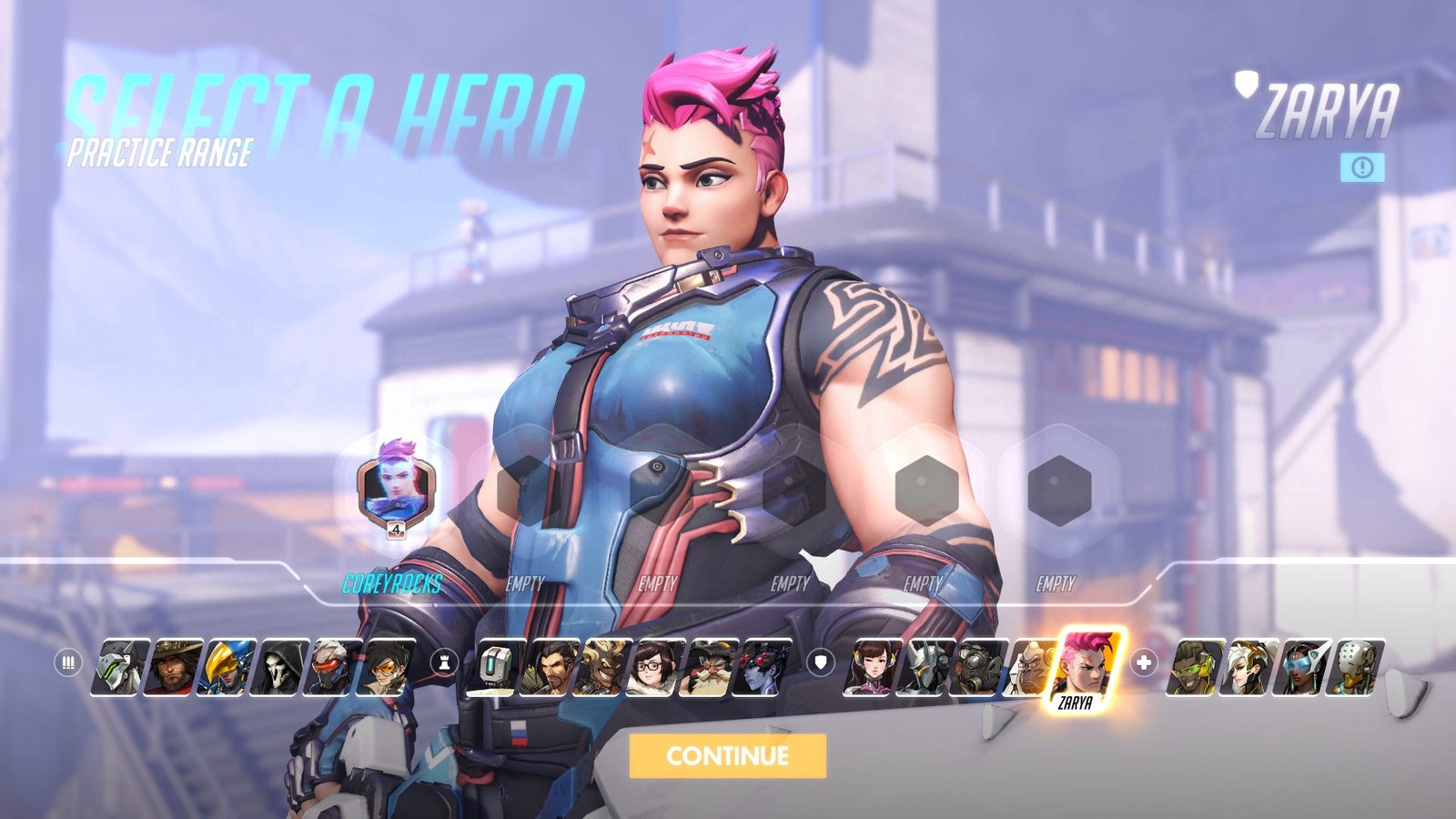Select Reaper from the offense heroes
This screenshot has width=1456, height=819.
(282, 668)
